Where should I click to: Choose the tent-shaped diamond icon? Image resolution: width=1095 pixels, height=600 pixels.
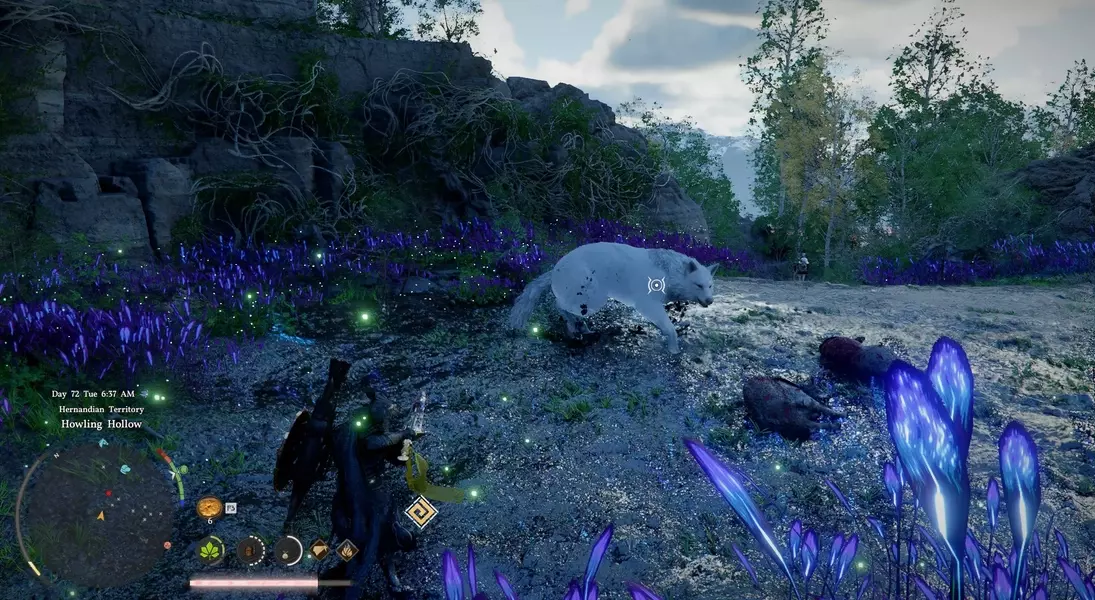point(319,549)
